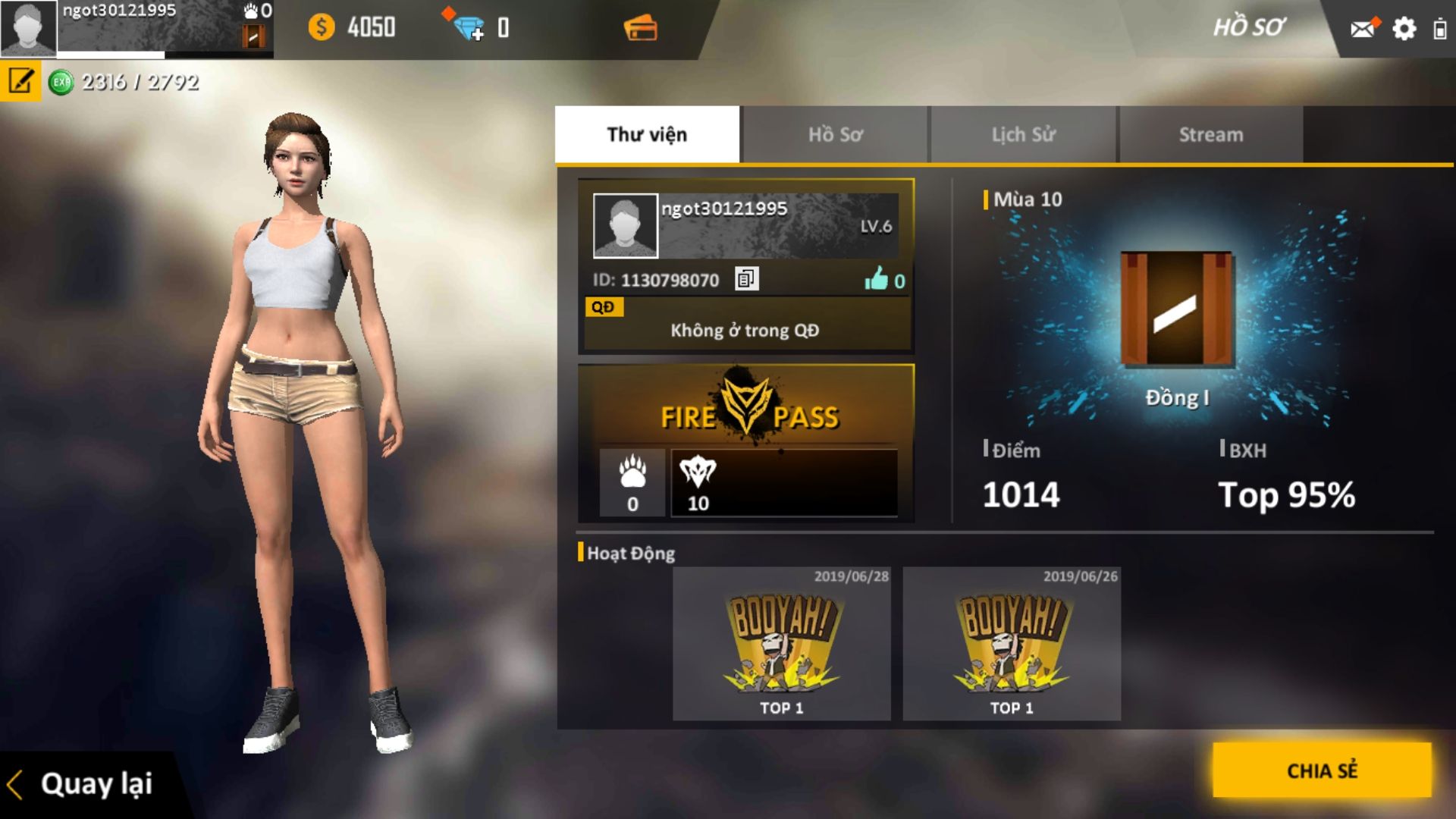Check the mail envelope icon
Screen dimensions: 1456x819
[1363, 29]
